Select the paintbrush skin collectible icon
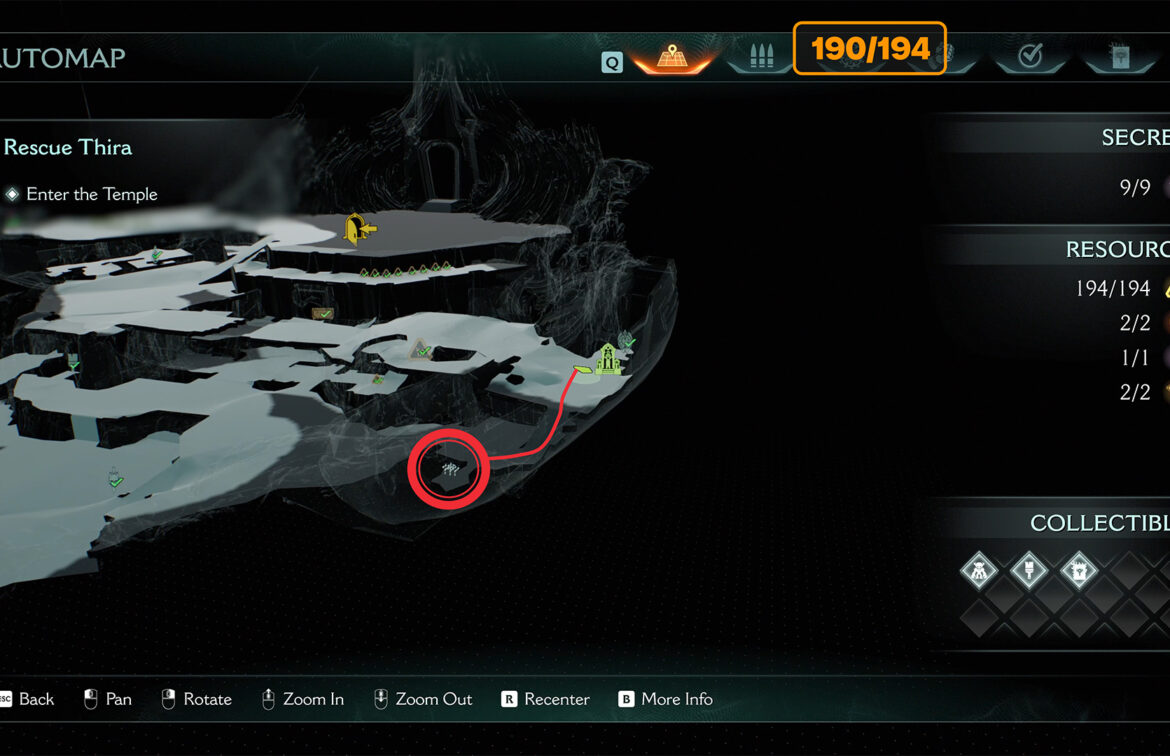The image size is (1170, 756). coord(1029,571)
